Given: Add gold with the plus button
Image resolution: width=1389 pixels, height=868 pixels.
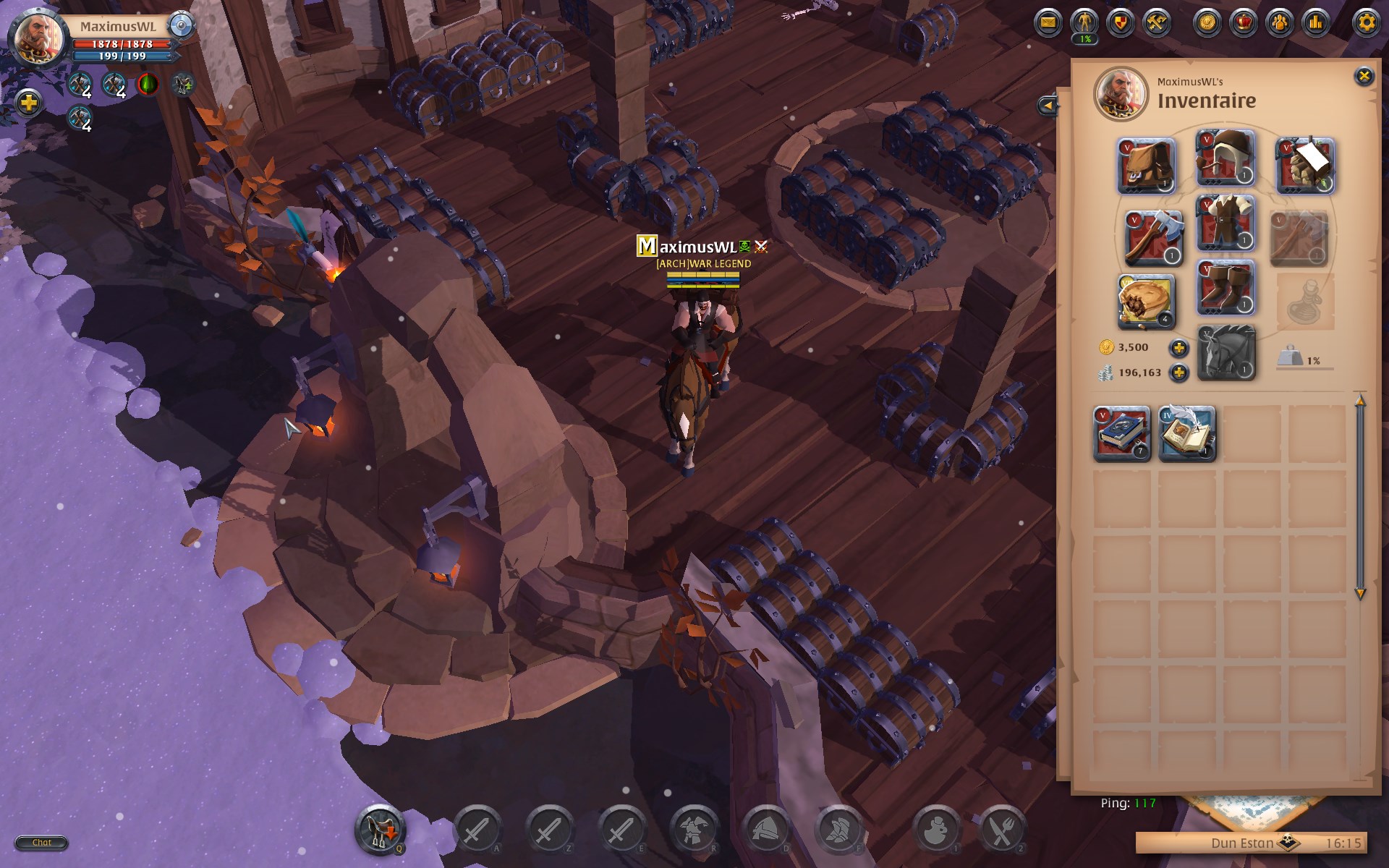Looking at the screenshot, I should coord(1178,348).
